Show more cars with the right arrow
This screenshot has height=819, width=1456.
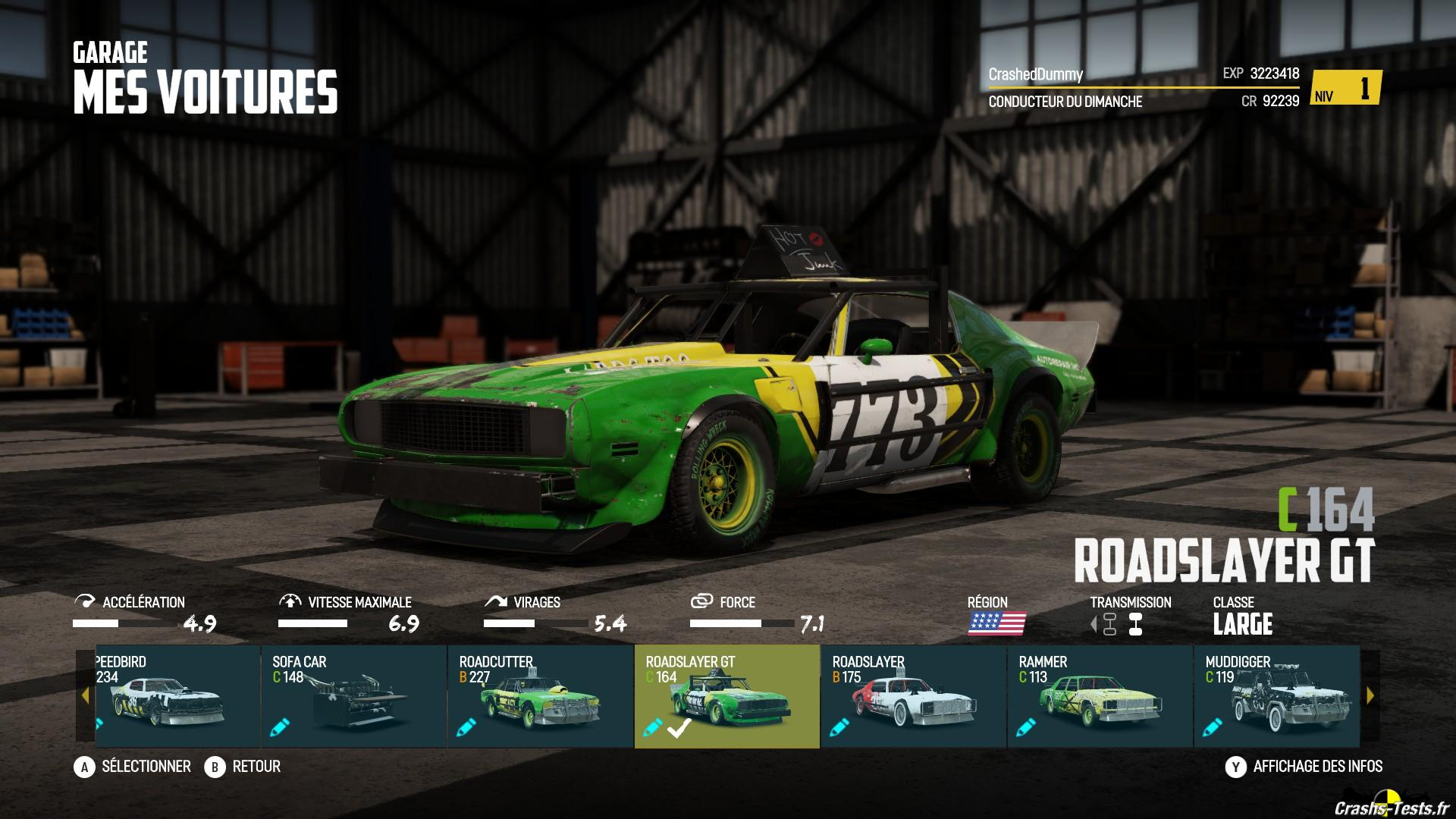1370,695
